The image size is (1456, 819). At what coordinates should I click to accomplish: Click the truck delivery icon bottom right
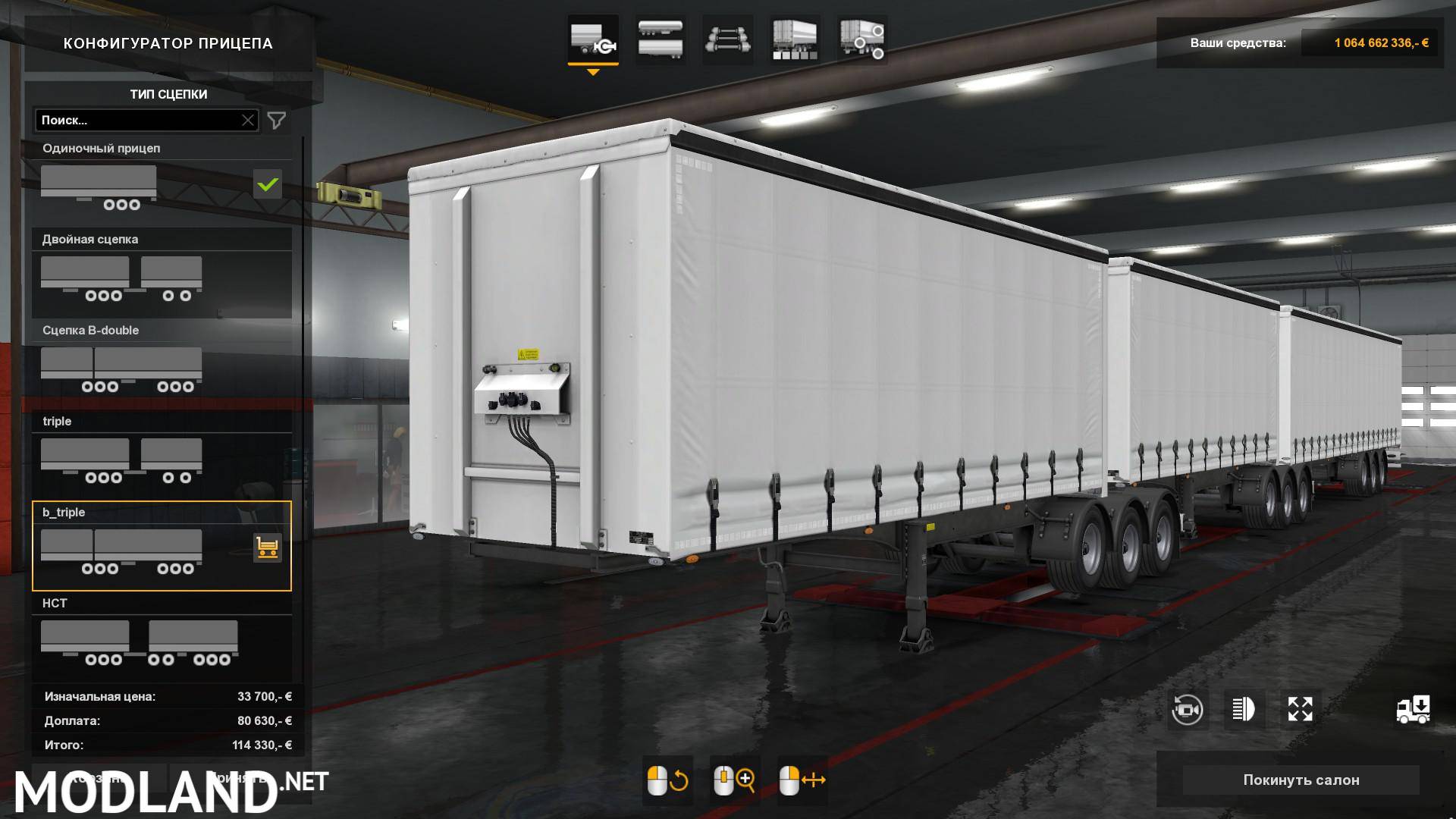1412,709
